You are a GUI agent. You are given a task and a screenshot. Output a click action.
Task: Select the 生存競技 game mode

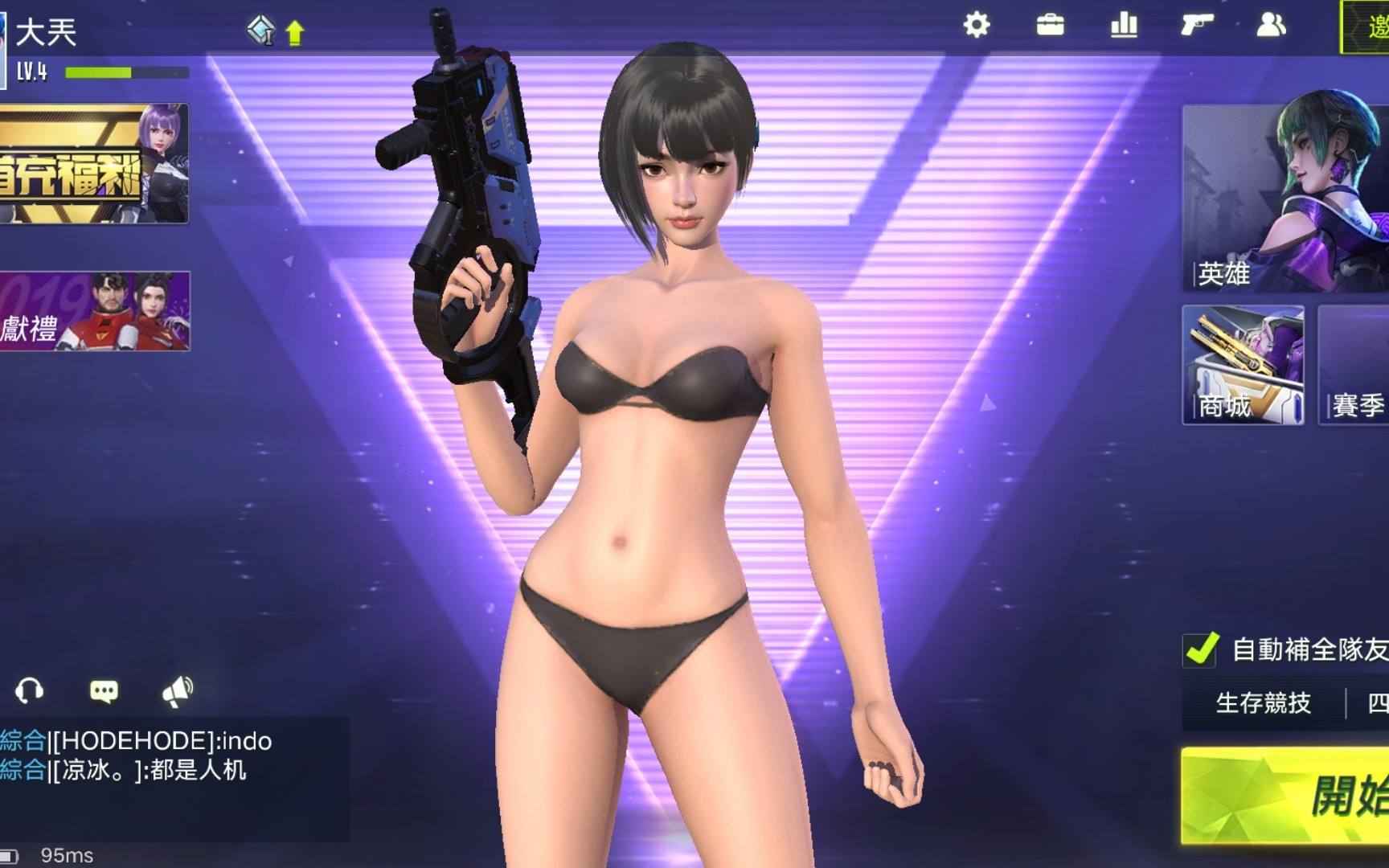click(x=1263, y=703)
